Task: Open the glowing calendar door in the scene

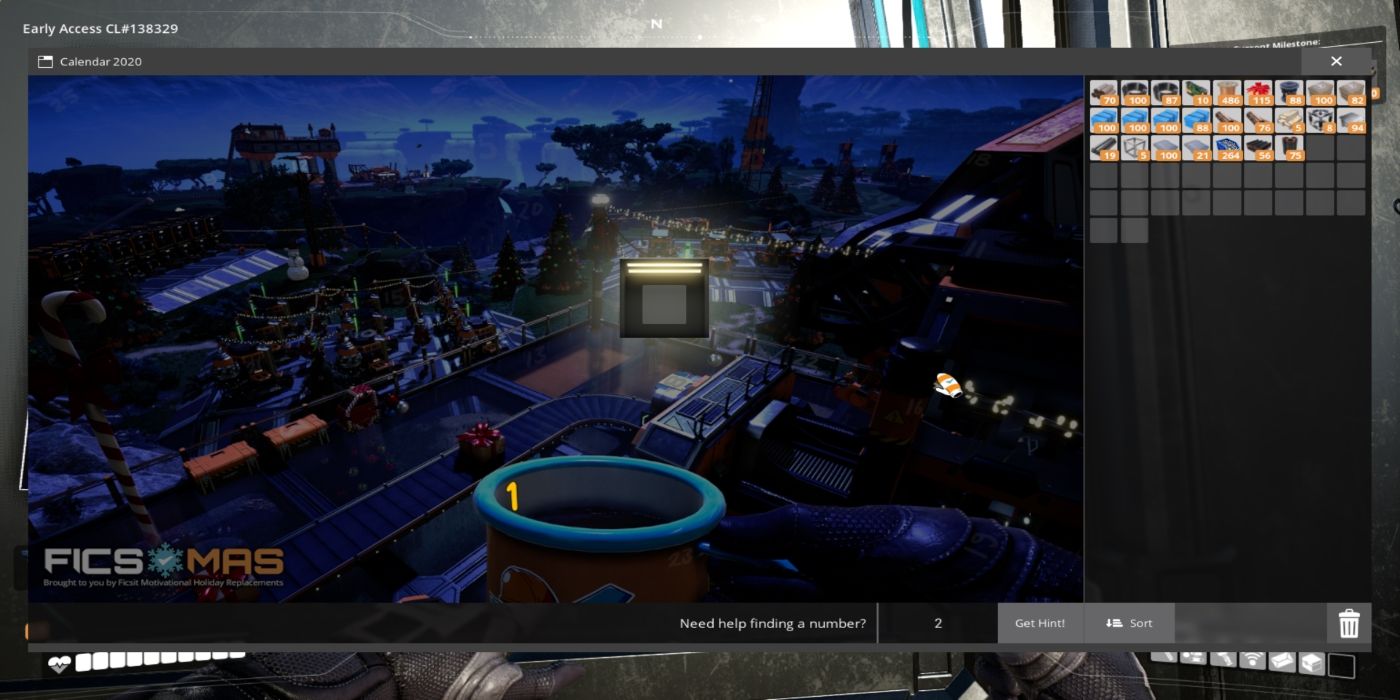Action: pos(664,298)
